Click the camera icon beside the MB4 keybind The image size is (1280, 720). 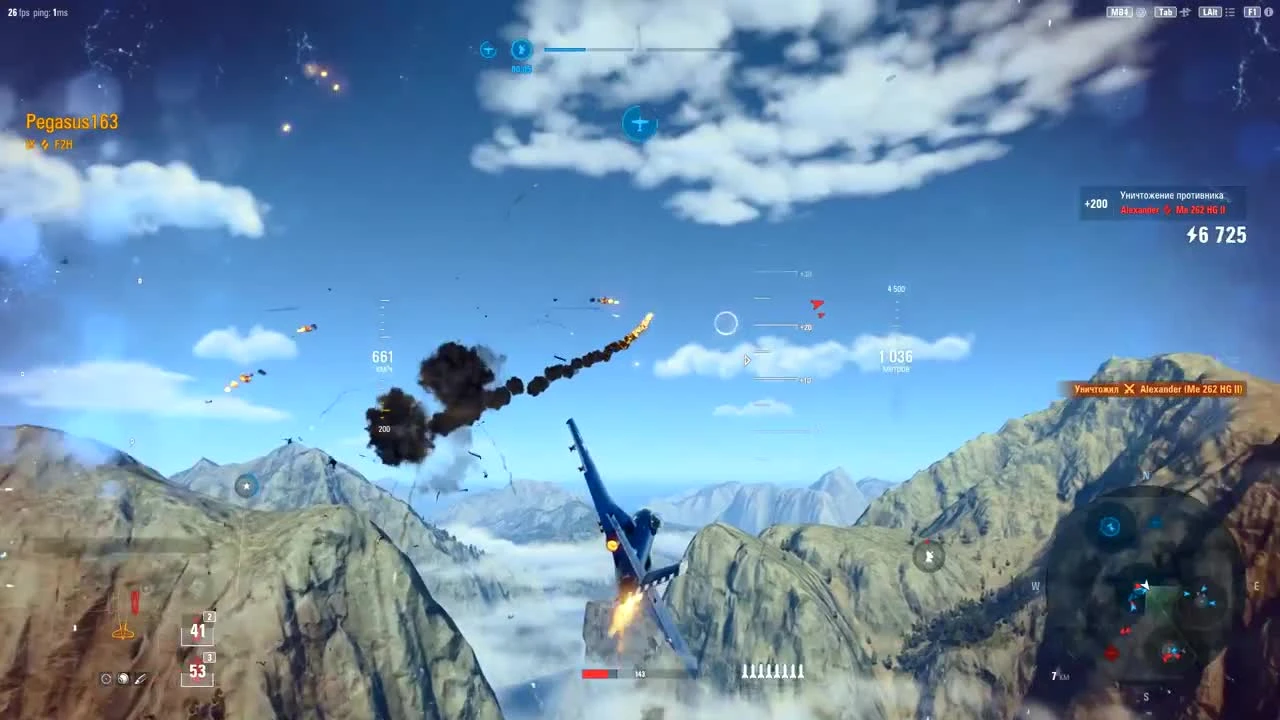[1141, 12]
